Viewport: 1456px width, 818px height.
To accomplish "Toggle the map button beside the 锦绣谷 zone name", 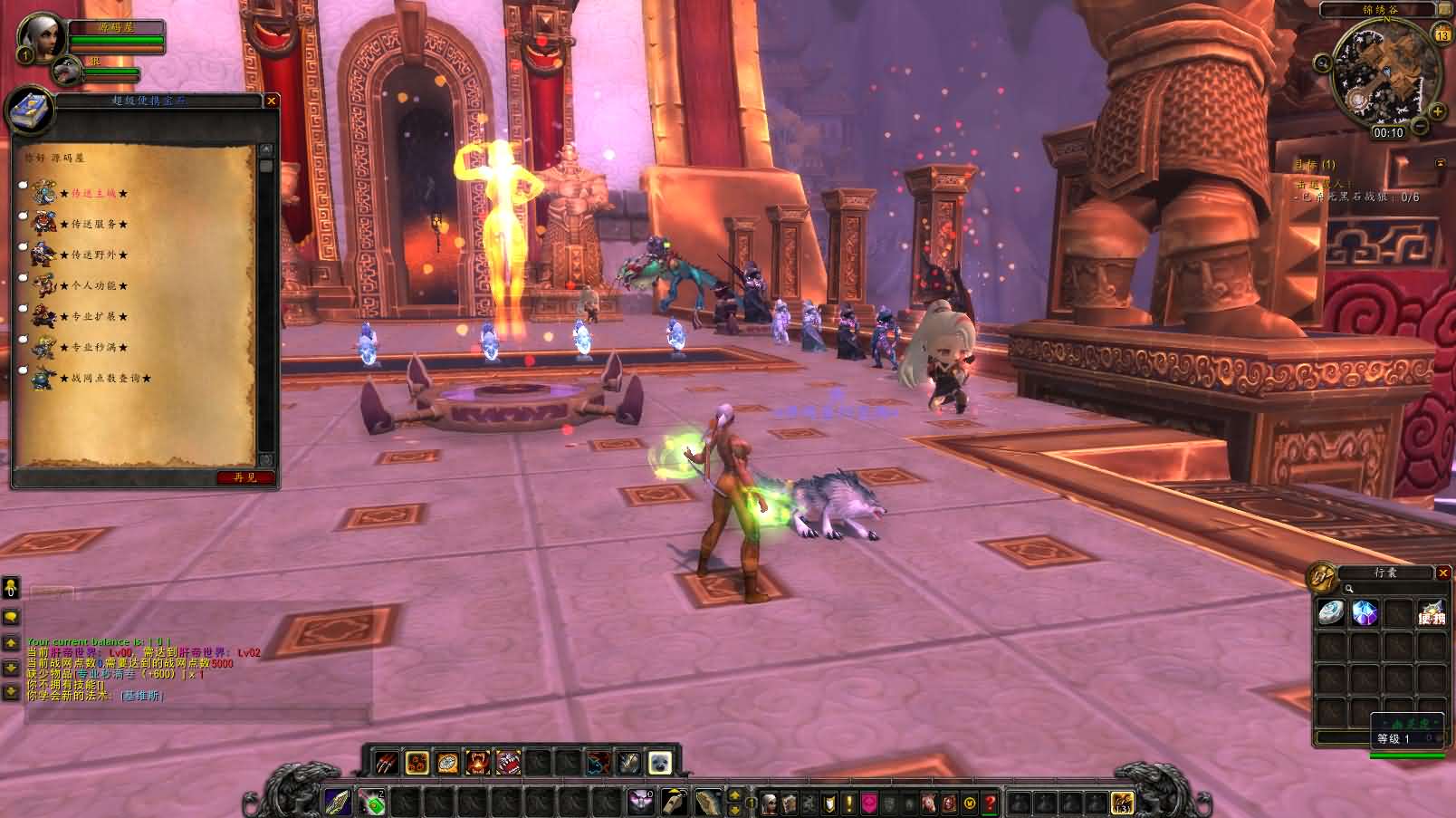I will 1444,10.
